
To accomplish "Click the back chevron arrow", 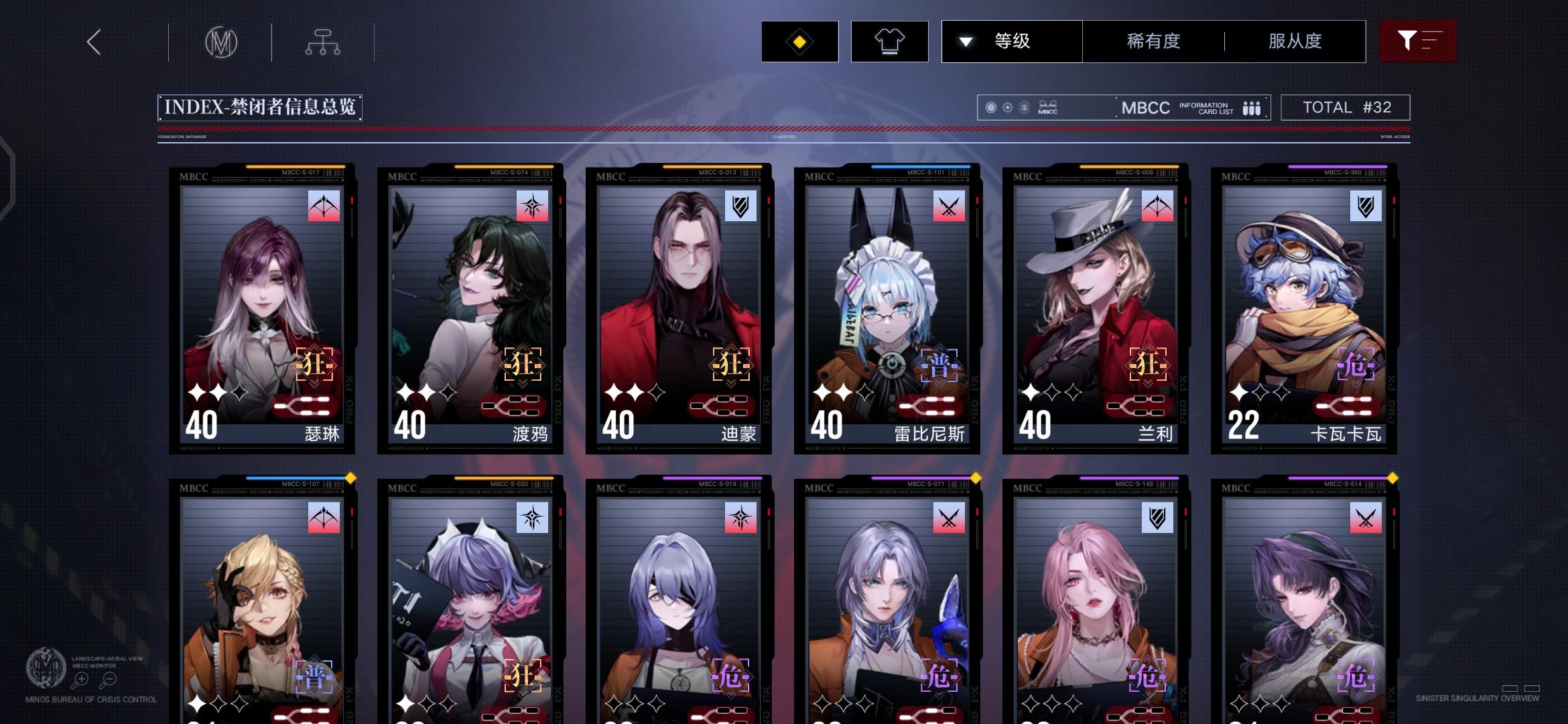I will click(92, 42).
